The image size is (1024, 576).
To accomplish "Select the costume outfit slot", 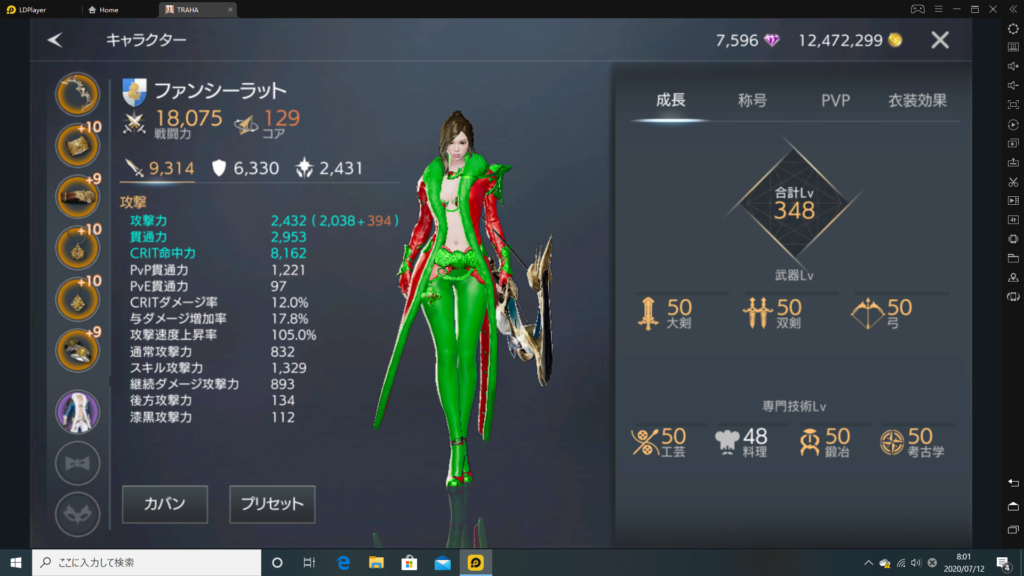I will coord(77,411).
